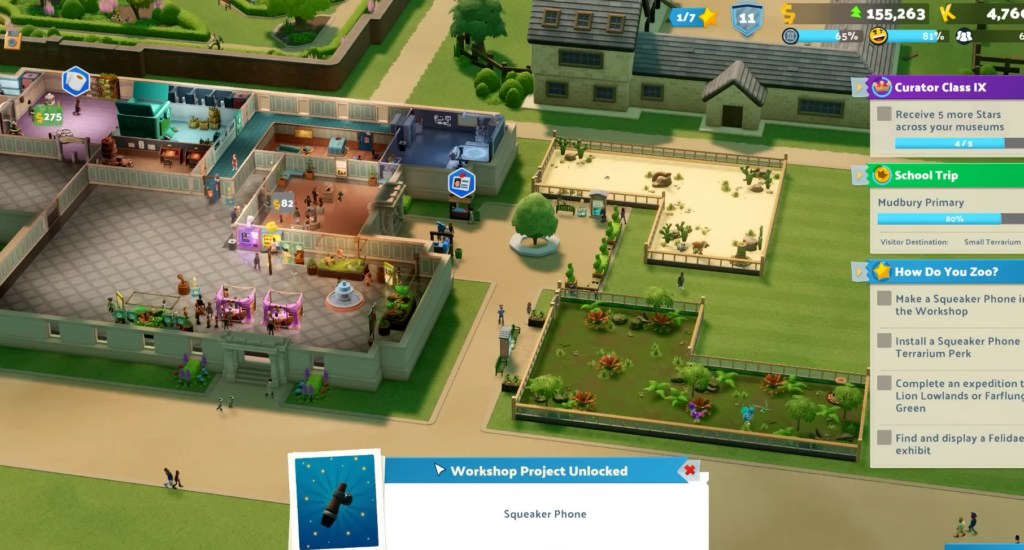Viewport: 1024px width, 550px height.
Task: Open the museum level 11 shield
Action: [x=747, y=18]
